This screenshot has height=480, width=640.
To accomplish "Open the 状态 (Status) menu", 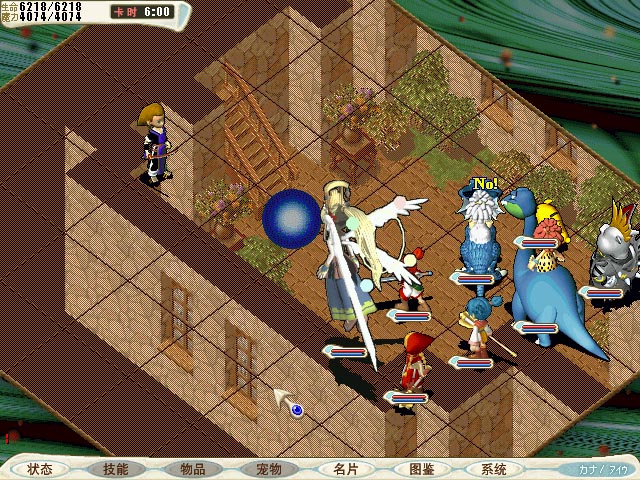I will pos(41,469).
